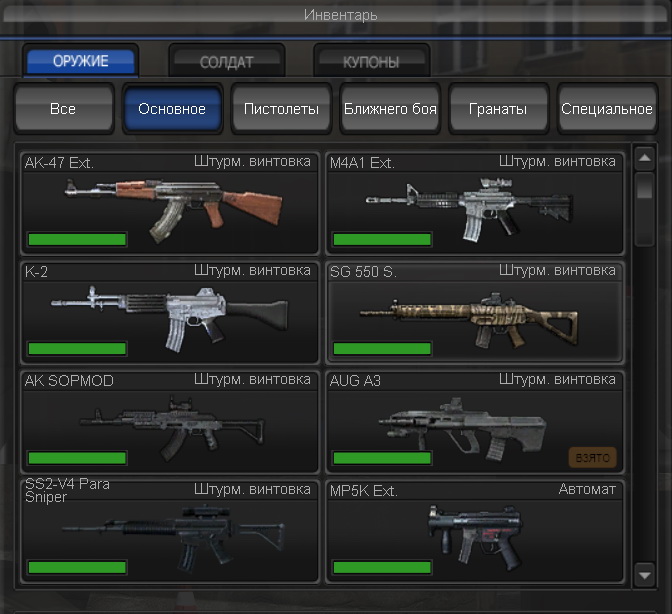The height and width of the screenshot is (614, 672).
Task: Choose the SS2-V4 Para Sniper slot
Action: click(170, 530)
